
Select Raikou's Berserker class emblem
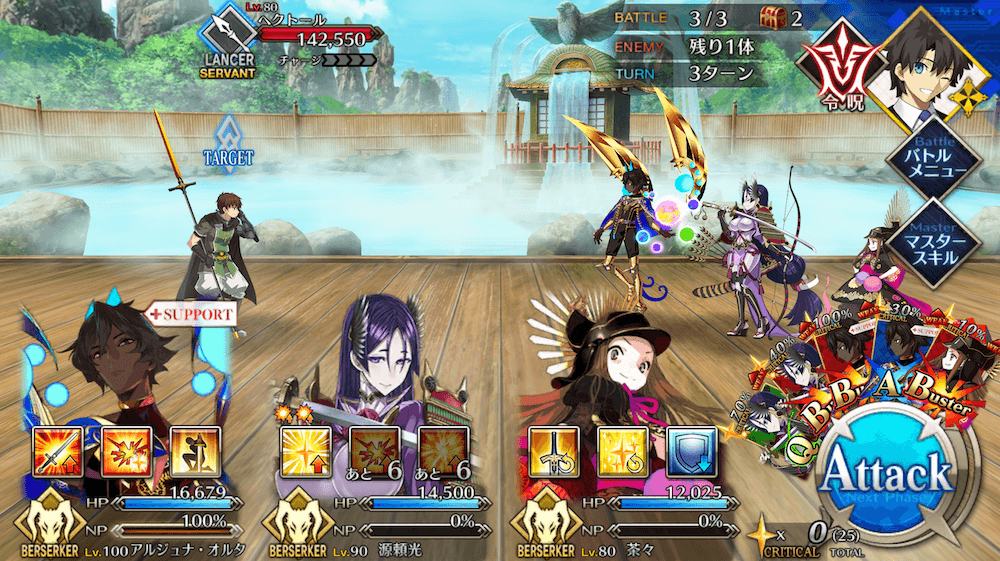[298, 519]
